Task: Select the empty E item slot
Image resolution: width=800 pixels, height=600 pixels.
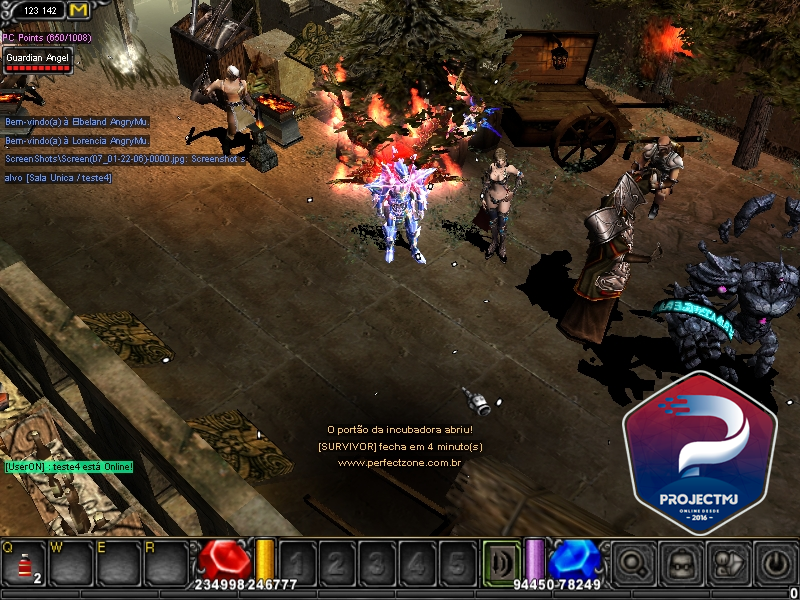Action: click(x=118, y=564)
